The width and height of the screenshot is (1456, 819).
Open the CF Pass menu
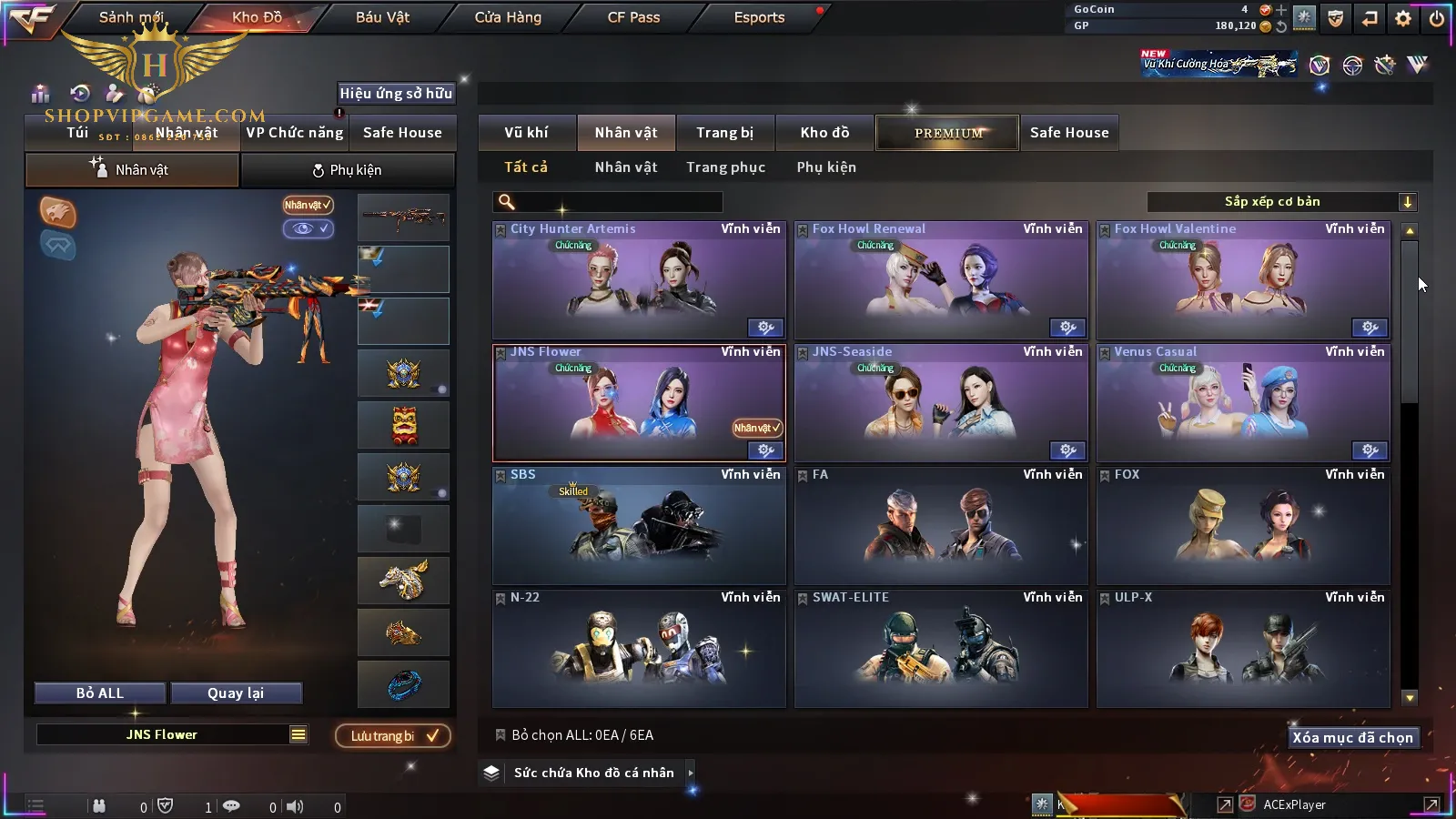tap(633, 17)
